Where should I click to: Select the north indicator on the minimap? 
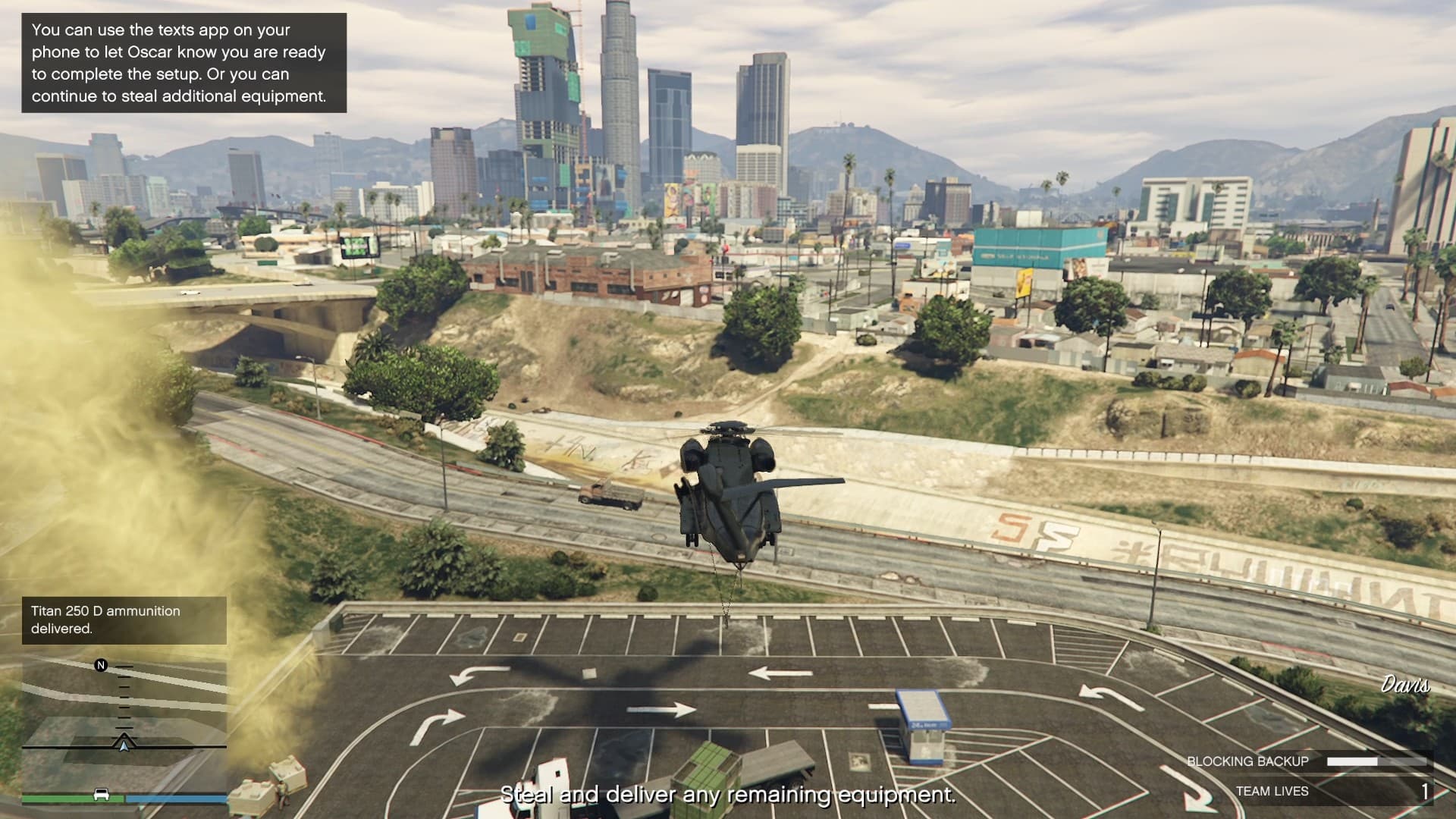101,665
